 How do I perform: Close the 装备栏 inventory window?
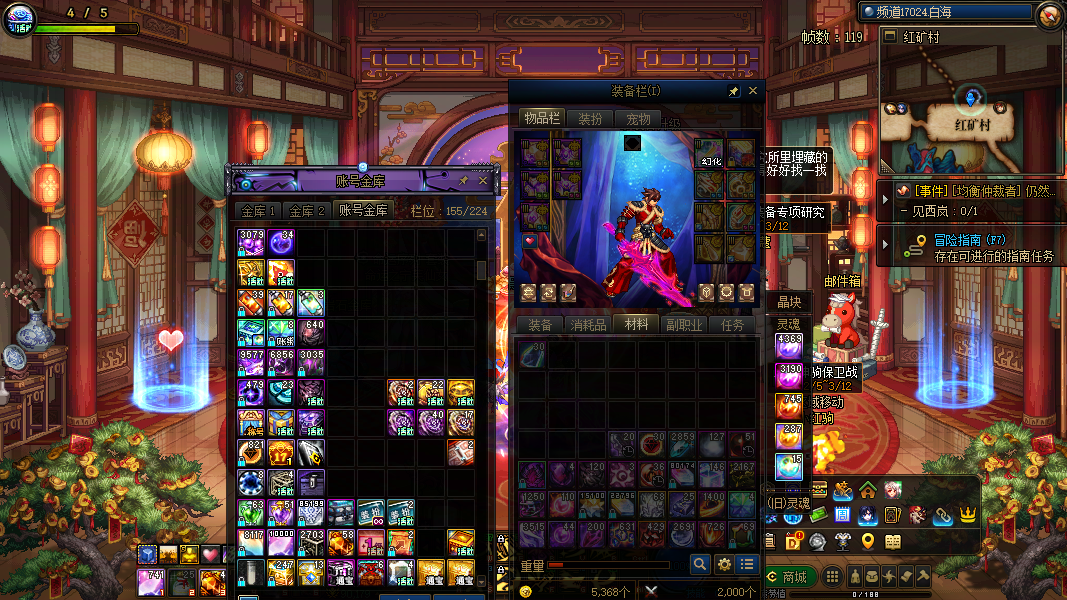(753, 91)
